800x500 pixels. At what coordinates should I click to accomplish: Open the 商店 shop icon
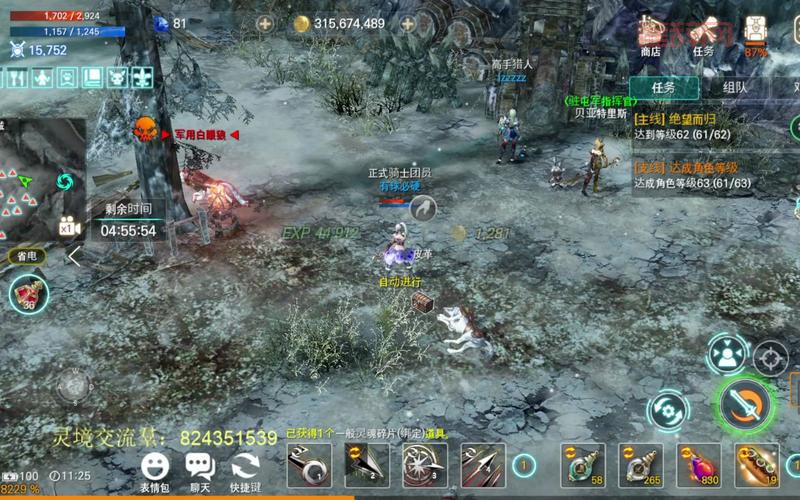[651, 34]
